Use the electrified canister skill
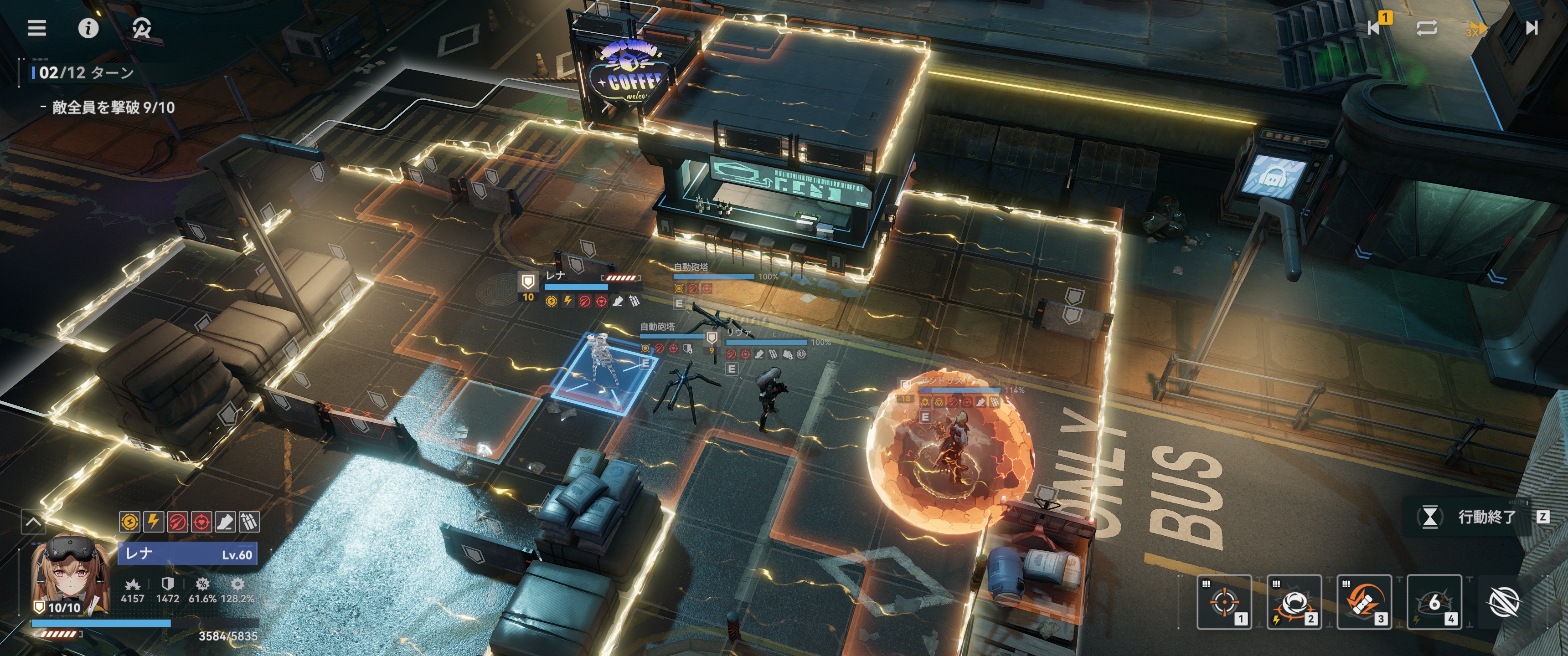This screenshot has height=656, width=1568. pos(1364,601)
